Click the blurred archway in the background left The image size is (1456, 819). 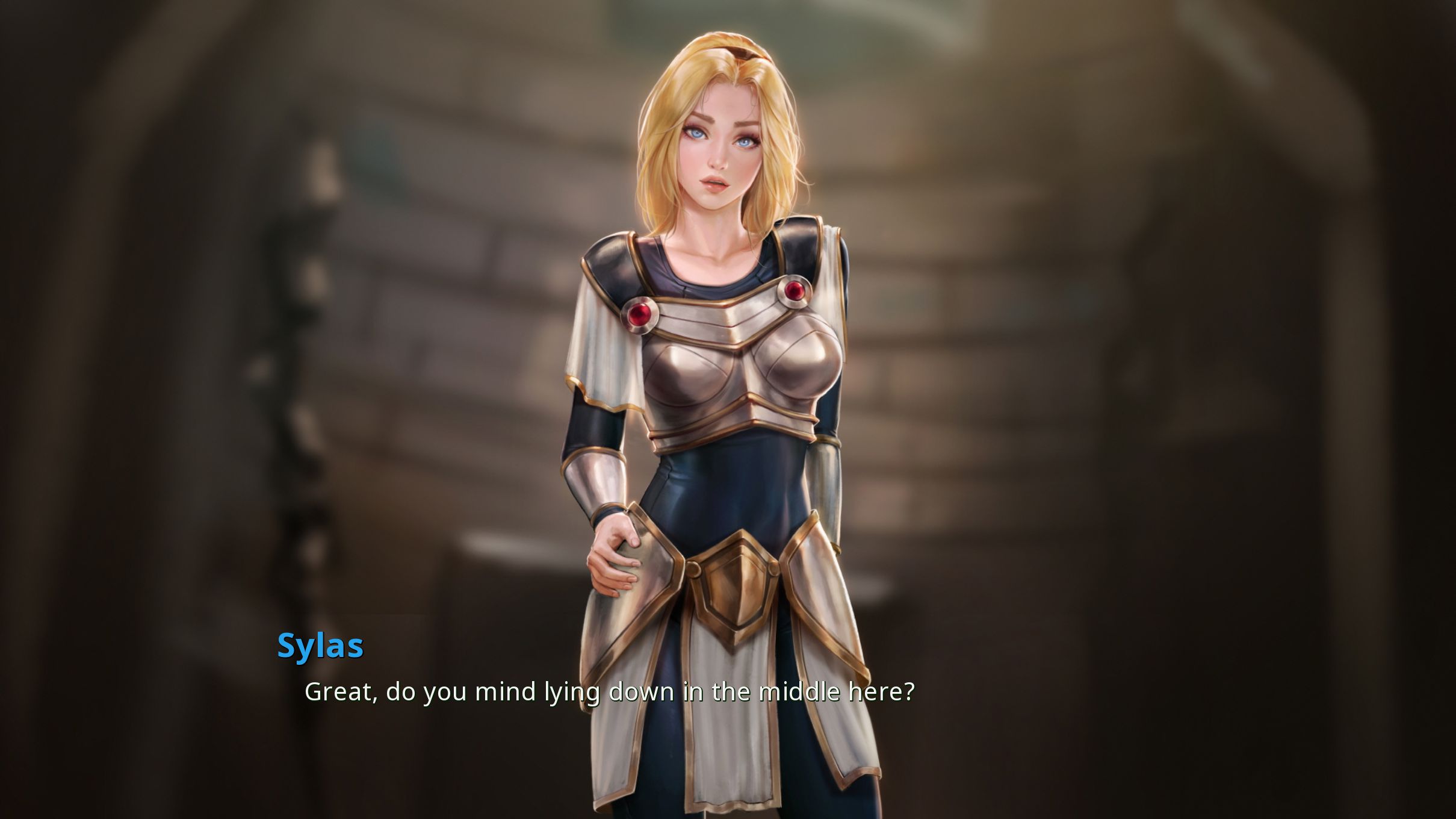[x=150, y=181]
